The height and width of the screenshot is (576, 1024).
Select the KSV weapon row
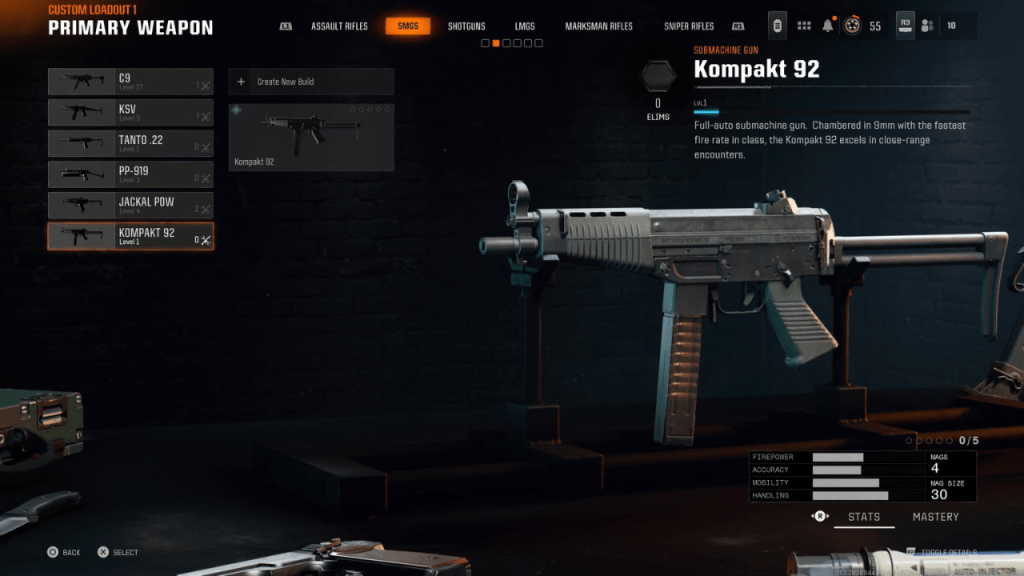click(130, 112)
